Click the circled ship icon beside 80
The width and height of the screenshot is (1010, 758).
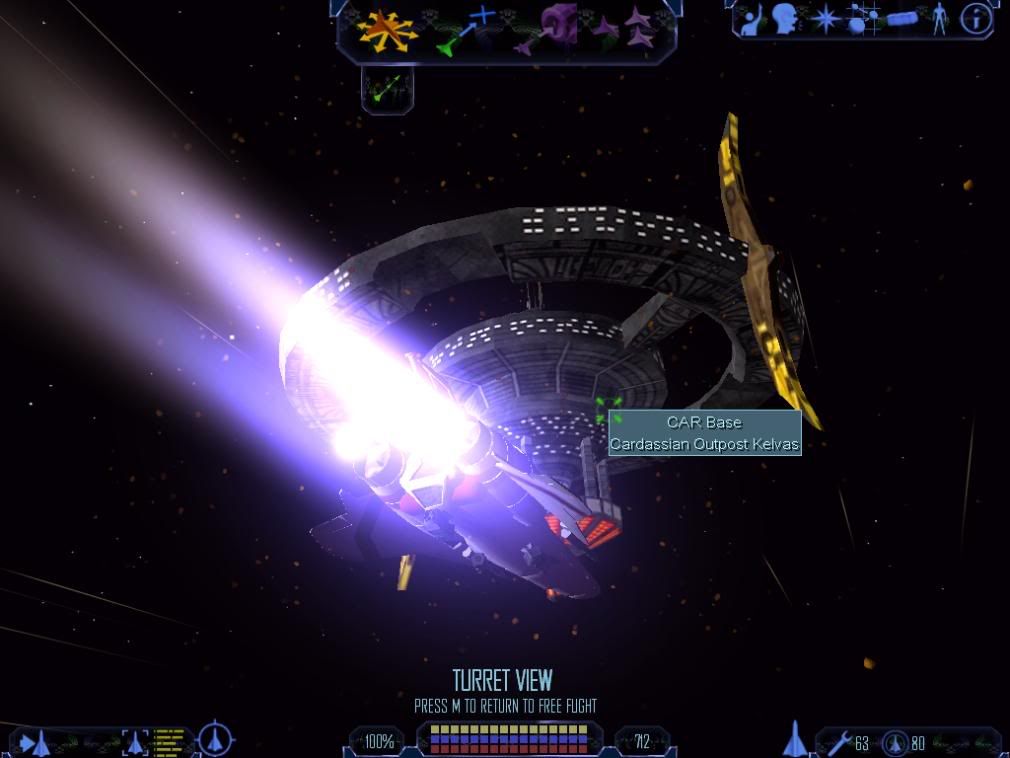895,743
